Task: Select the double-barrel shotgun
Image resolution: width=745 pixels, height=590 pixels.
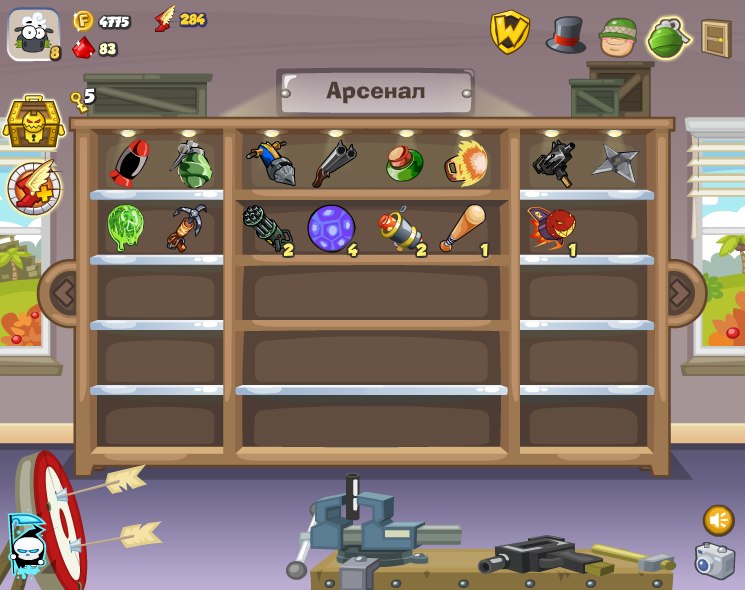Action: [x=333, y=163]
